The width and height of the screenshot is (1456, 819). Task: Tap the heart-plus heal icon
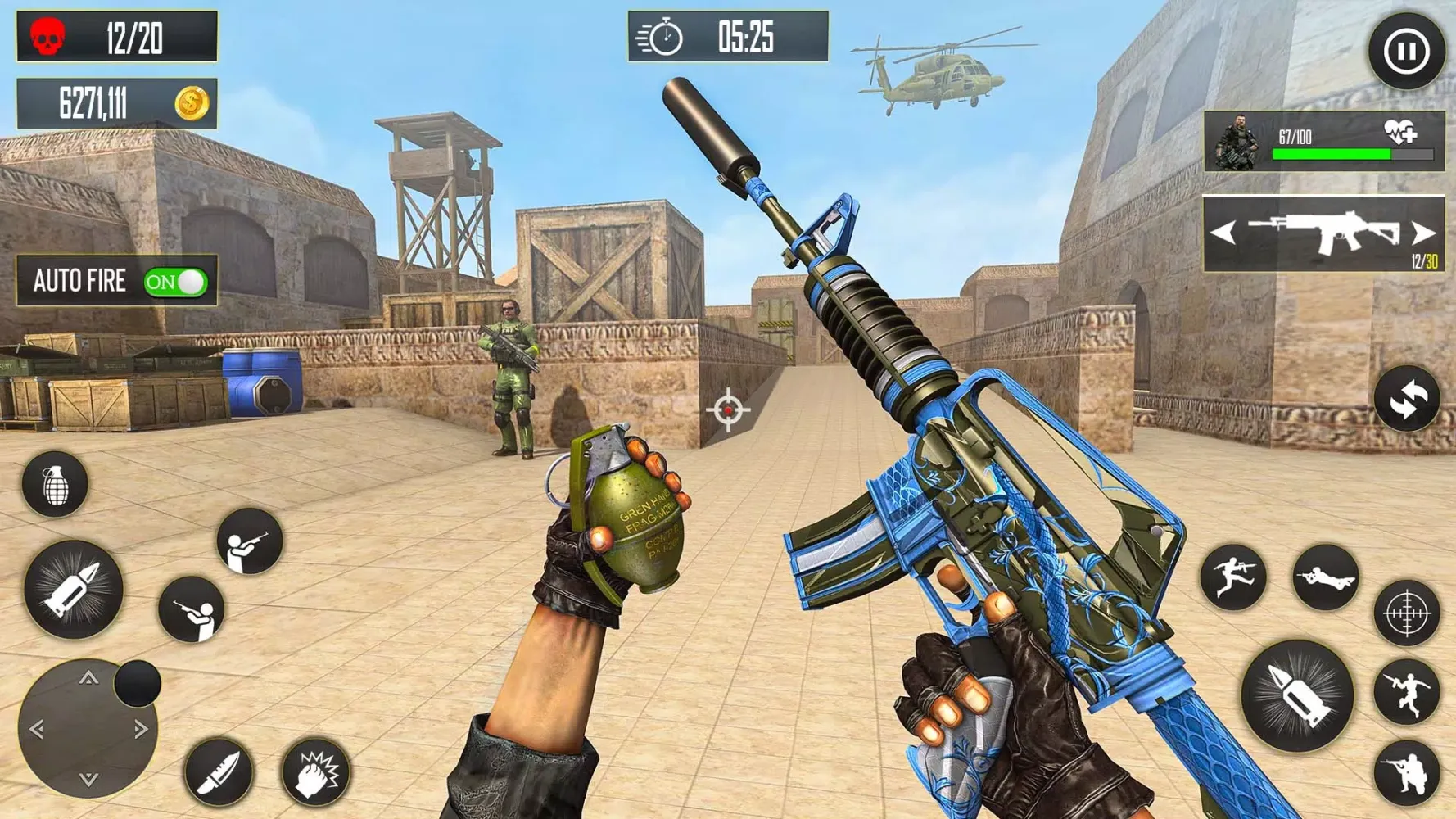pyautogui.click(x=1400, y=132)
